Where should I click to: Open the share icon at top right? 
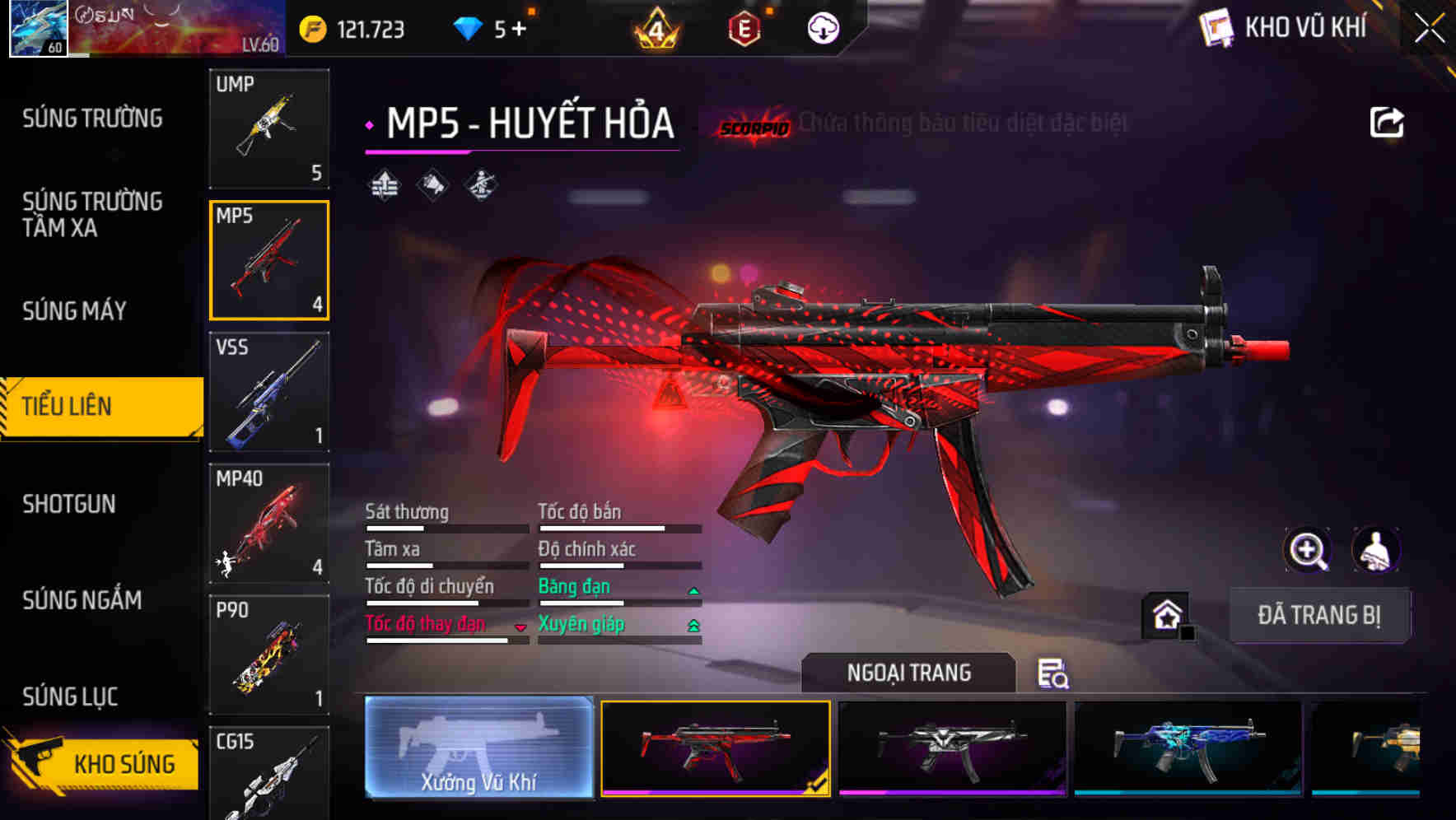pos(1388,121)
